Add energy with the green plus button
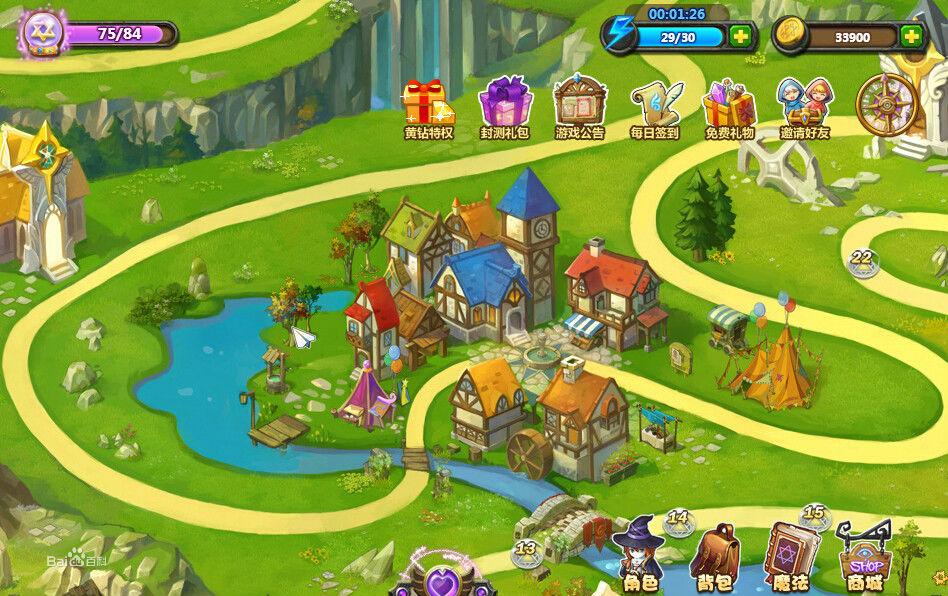Viewport: 948px width, 596px height. pyautogui.click(x=741, y=37)
